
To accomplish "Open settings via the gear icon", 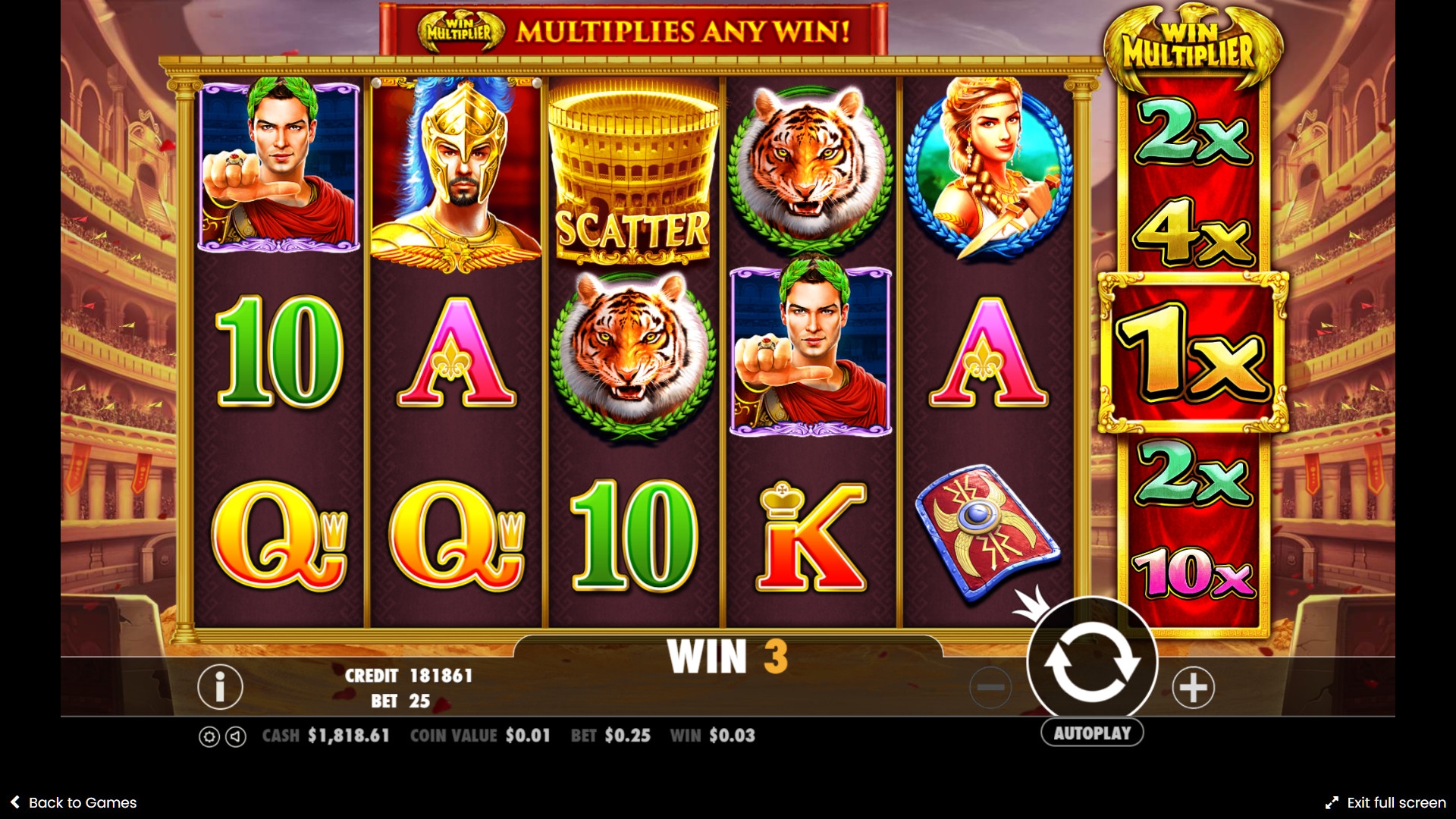I will 209,736.
